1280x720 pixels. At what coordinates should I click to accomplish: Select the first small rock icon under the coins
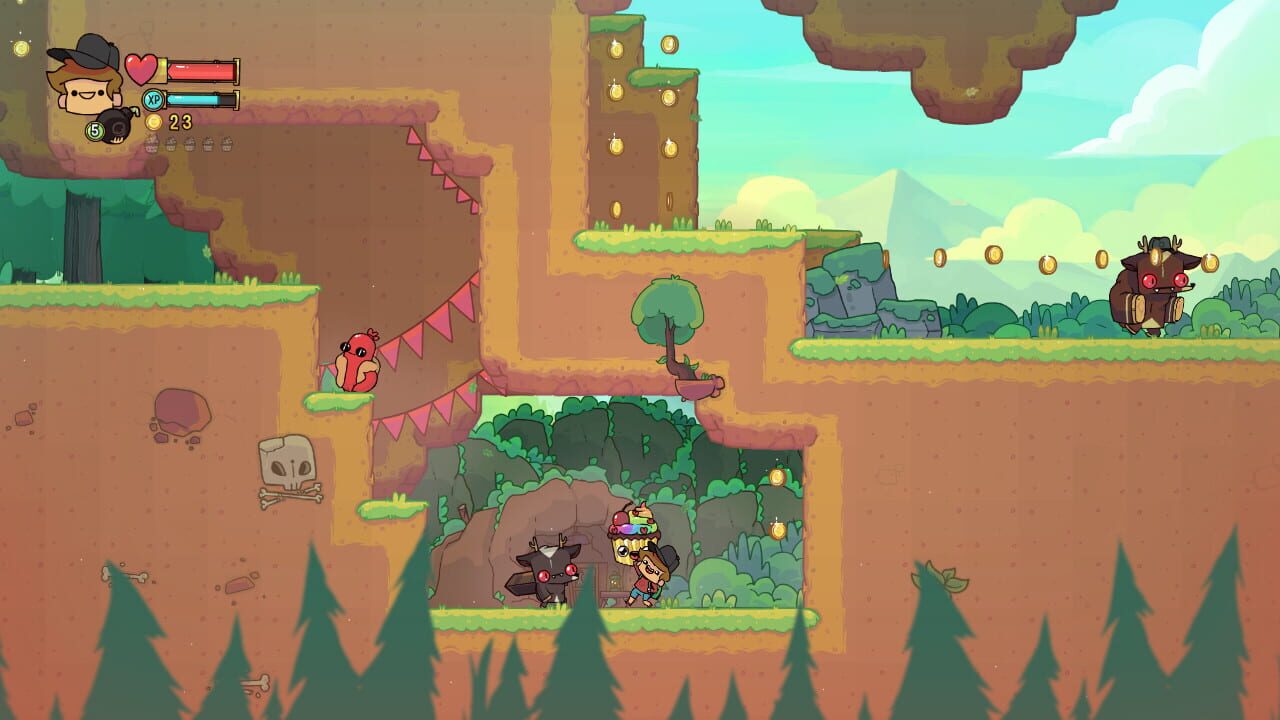151,144
